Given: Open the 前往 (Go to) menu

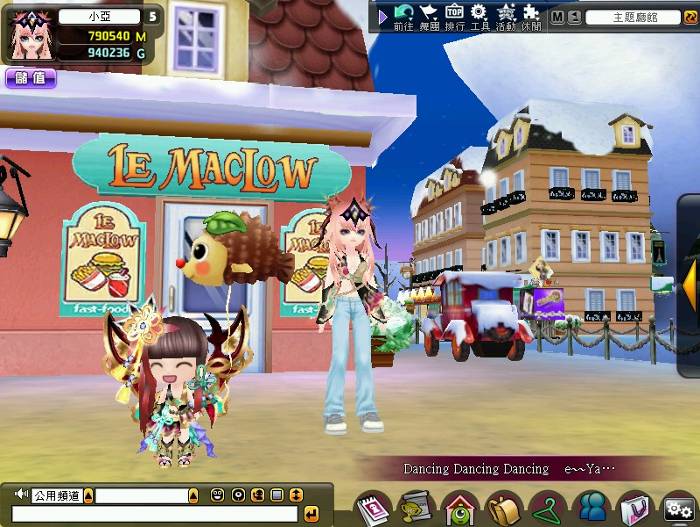Looking at the screenshot, I should pyautogui.click(x=403, y=16).
